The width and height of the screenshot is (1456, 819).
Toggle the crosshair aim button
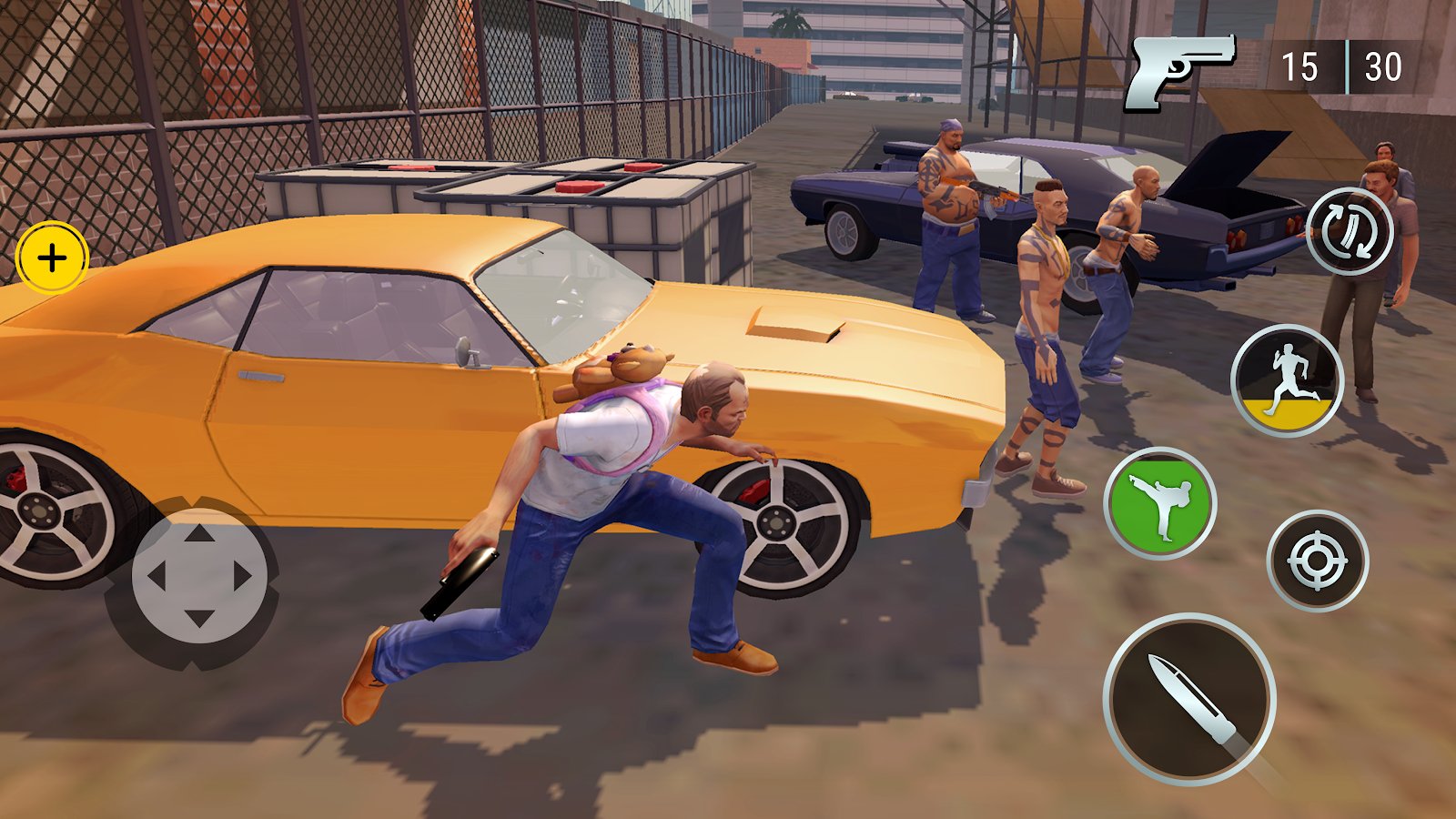pyautogui.click(x=1317, y=561)
